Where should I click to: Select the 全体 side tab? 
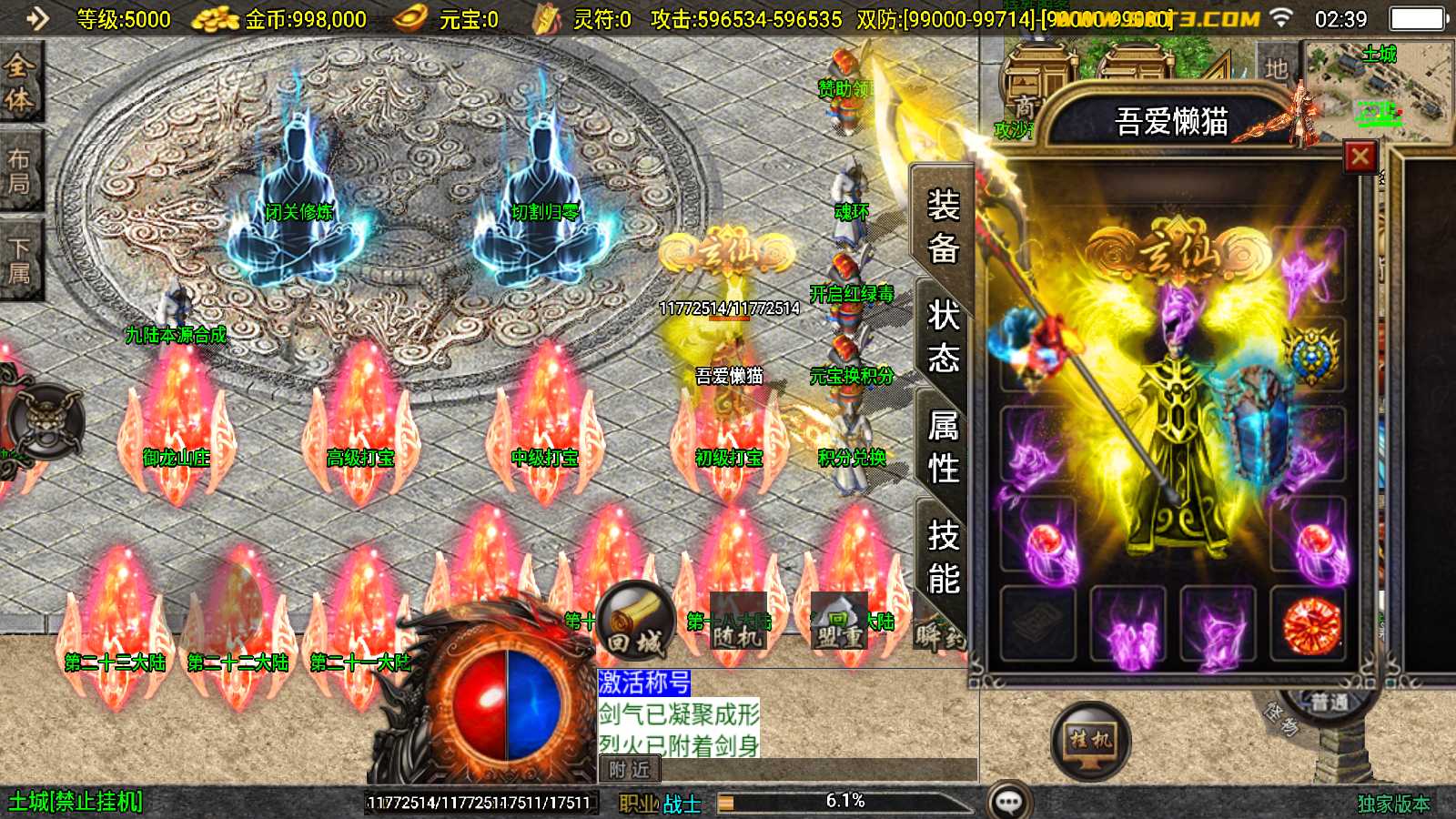coord(20,82)
